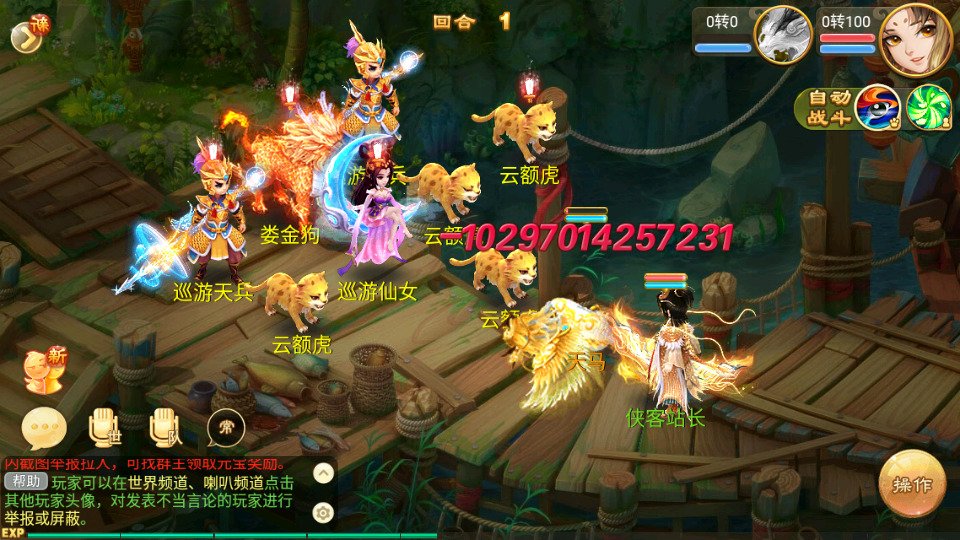Click the 帮助 help tag in chat
The height and width of the screenshot is (540, 960).
click(x=25, y=481)
